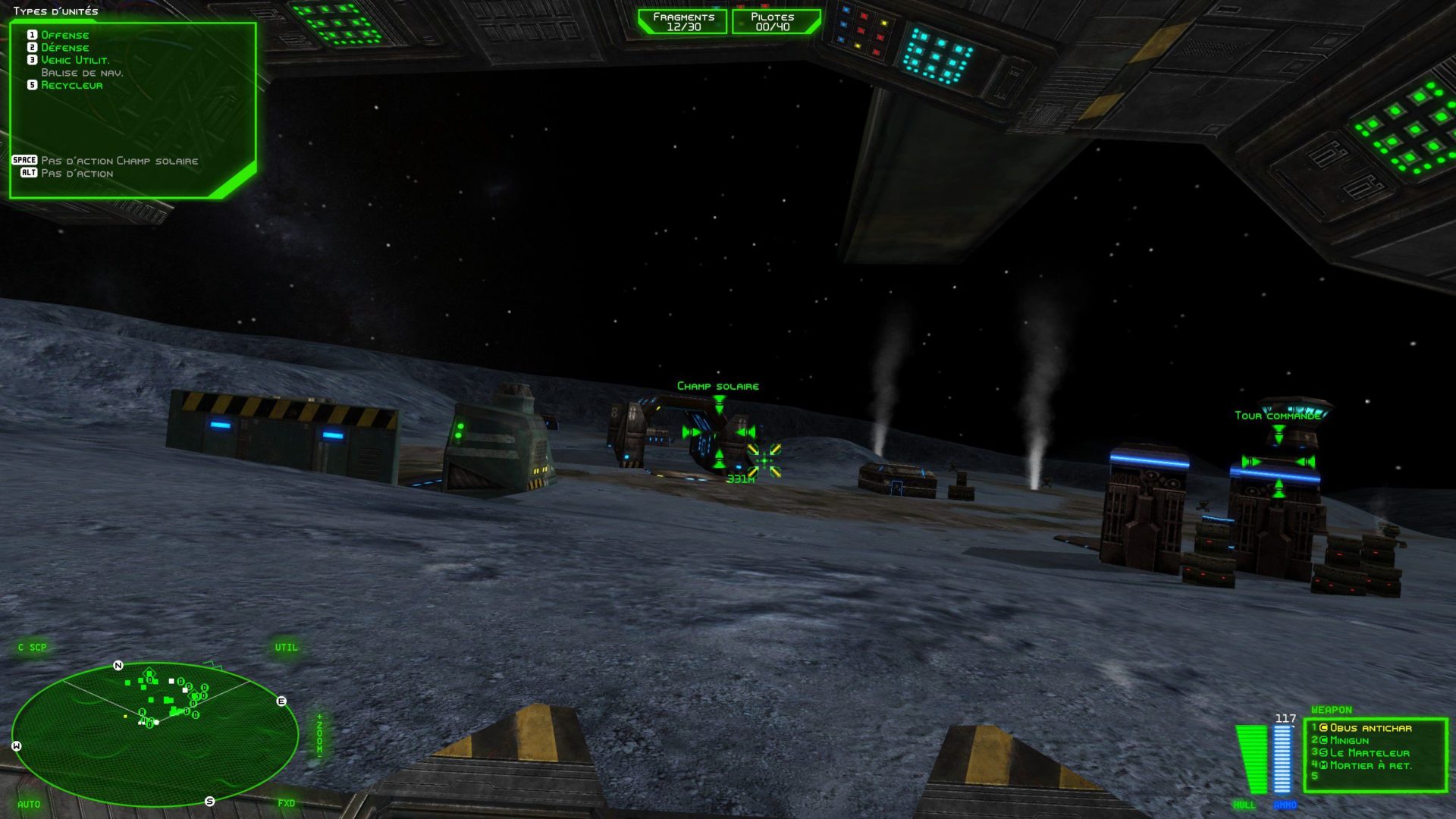Select the Balise de nav. entry
The width and height of the screenshot is (1456, 819).
82,73
